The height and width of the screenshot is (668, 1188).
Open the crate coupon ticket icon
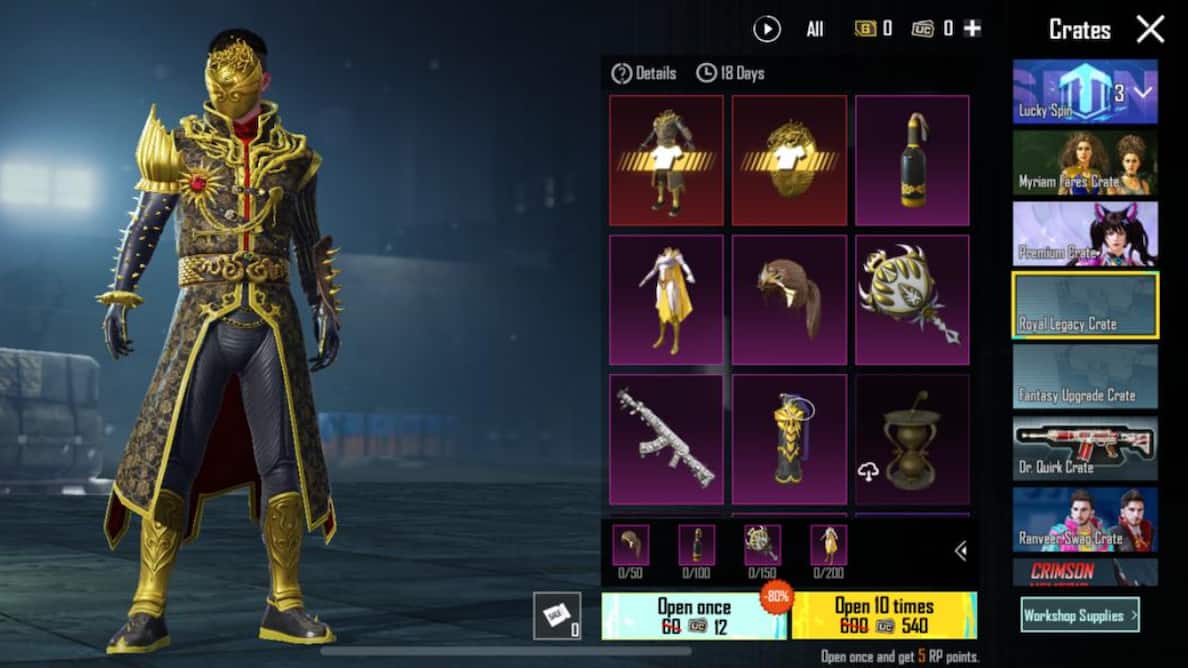pos(556,615)
